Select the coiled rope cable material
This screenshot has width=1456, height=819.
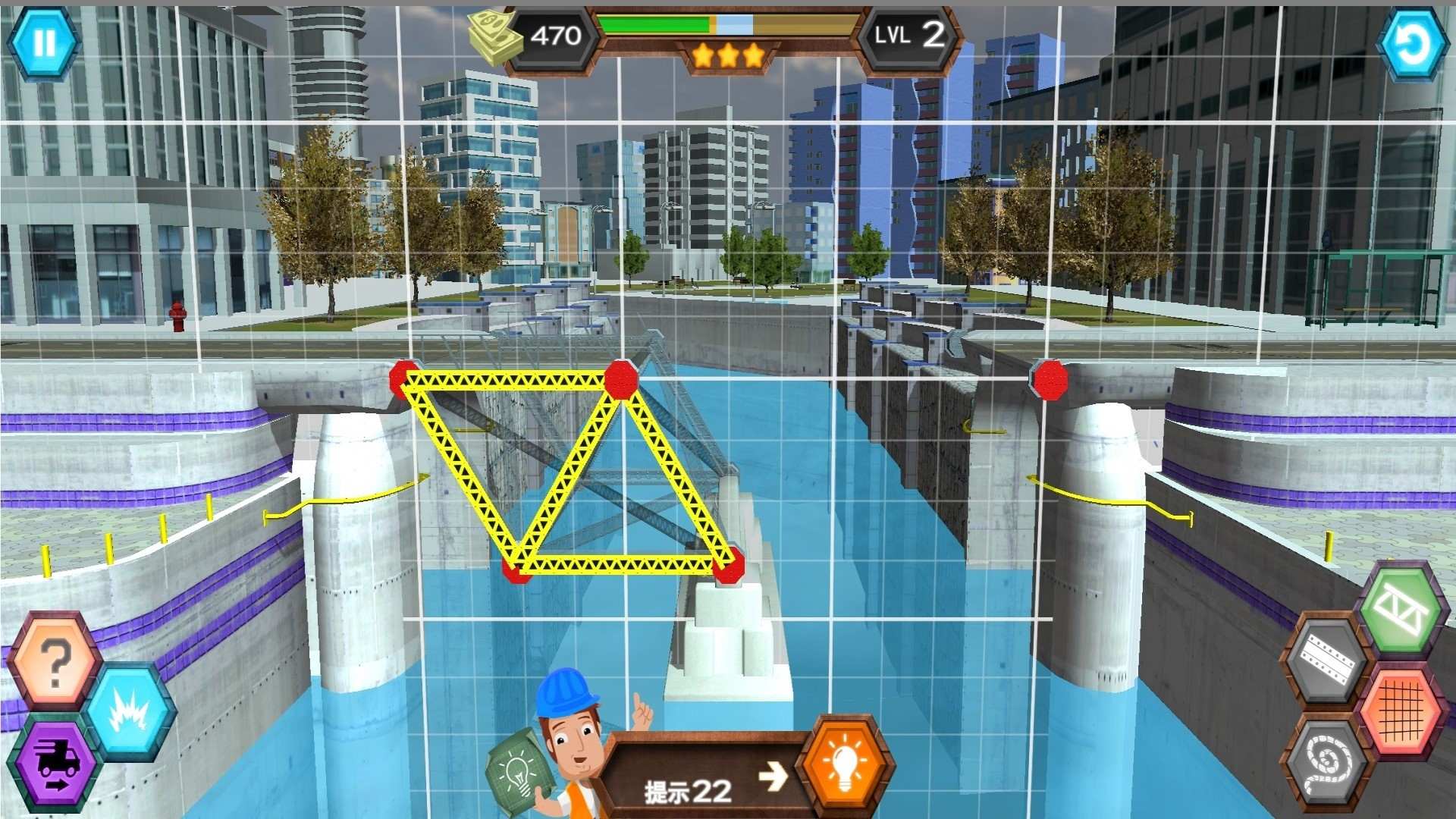coord(1328,761)
